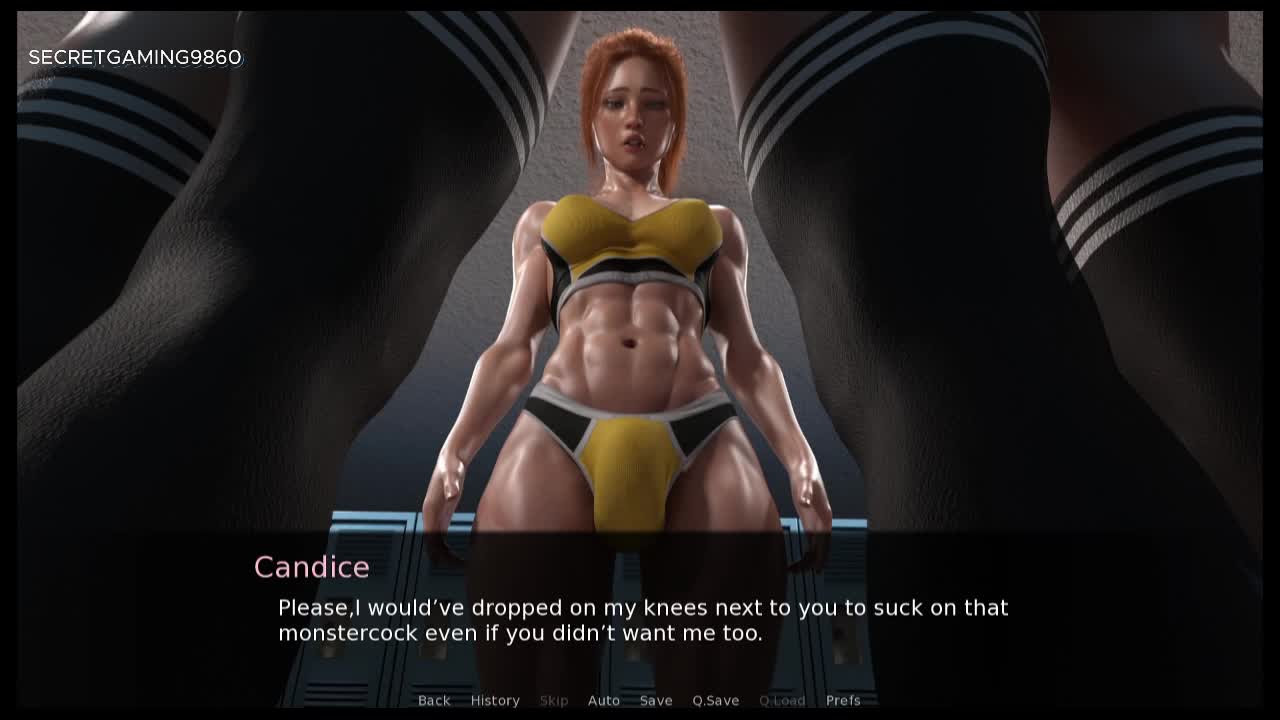Go back to the previous dialogue line
The image size is (1280, 720).
(x=434, y=700)
